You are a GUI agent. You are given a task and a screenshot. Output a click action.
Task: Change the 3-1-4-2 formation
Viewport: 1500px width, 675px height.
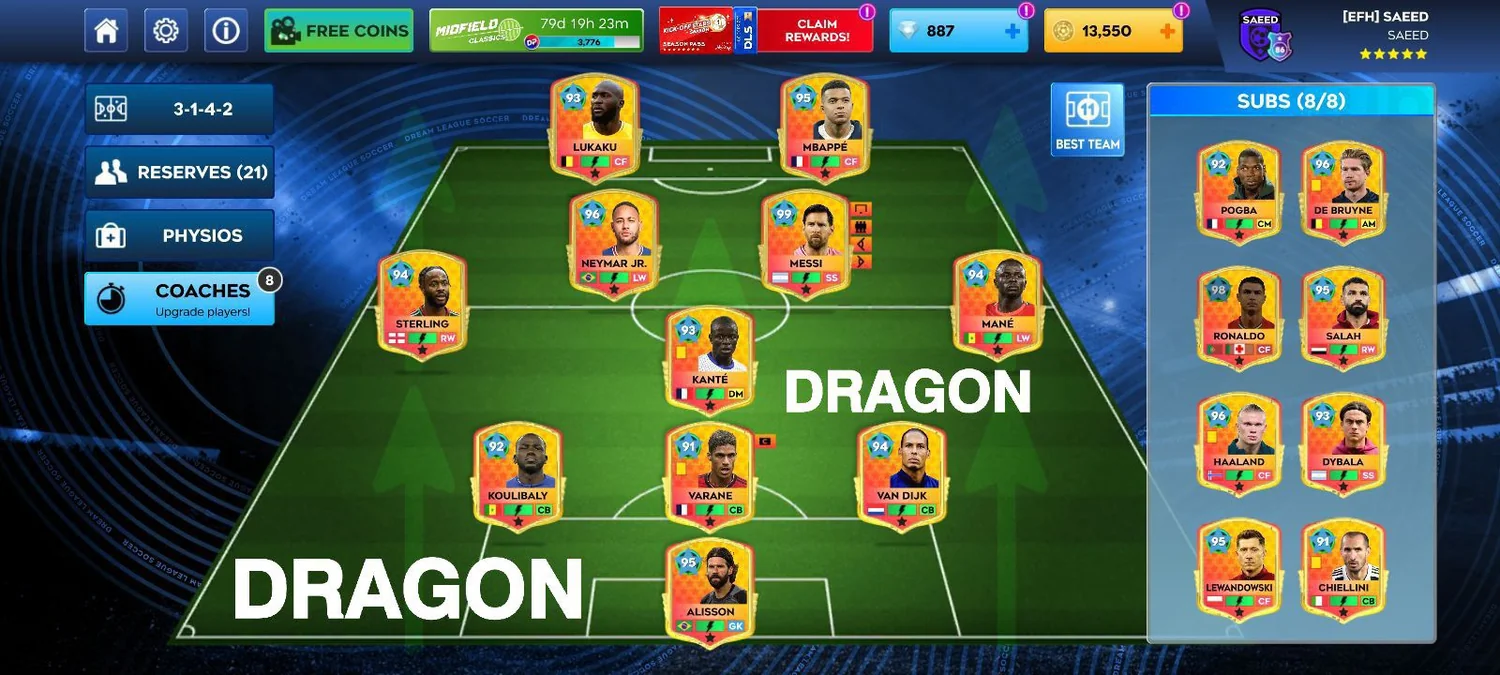[179, 109]
